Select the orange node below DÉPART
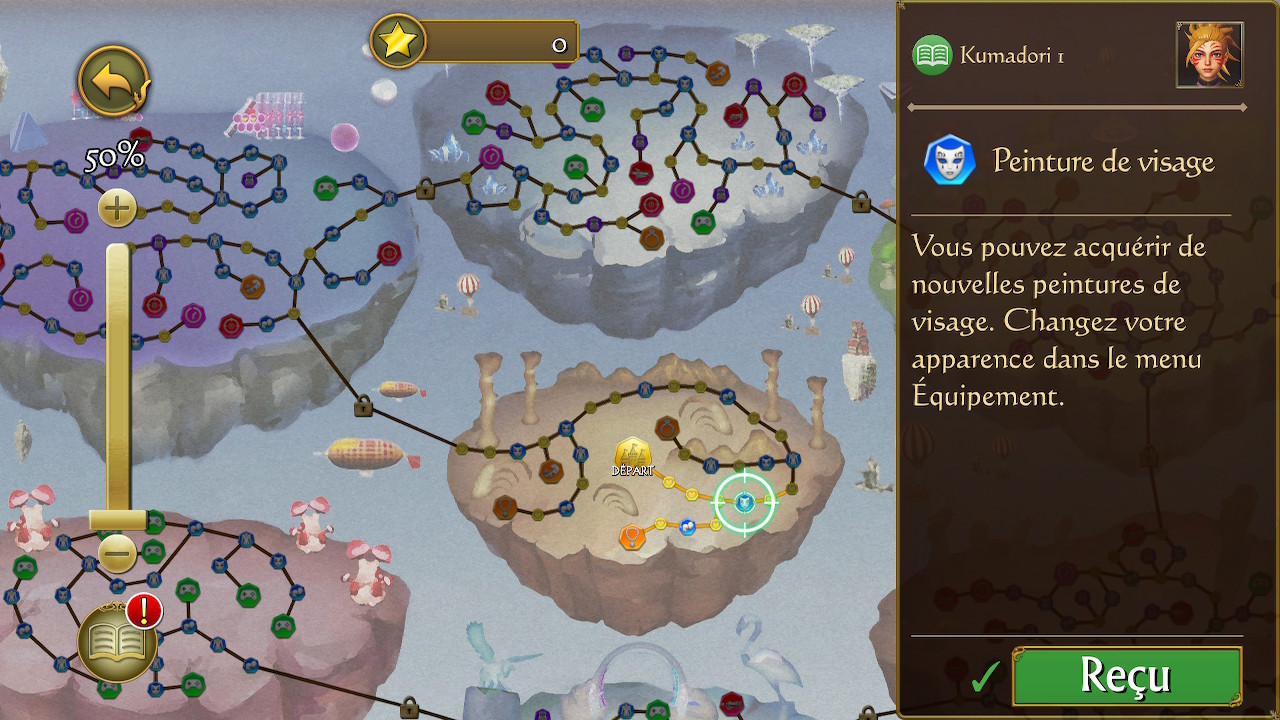Viewport: 1280px width, 720px height. click(631, 537)
